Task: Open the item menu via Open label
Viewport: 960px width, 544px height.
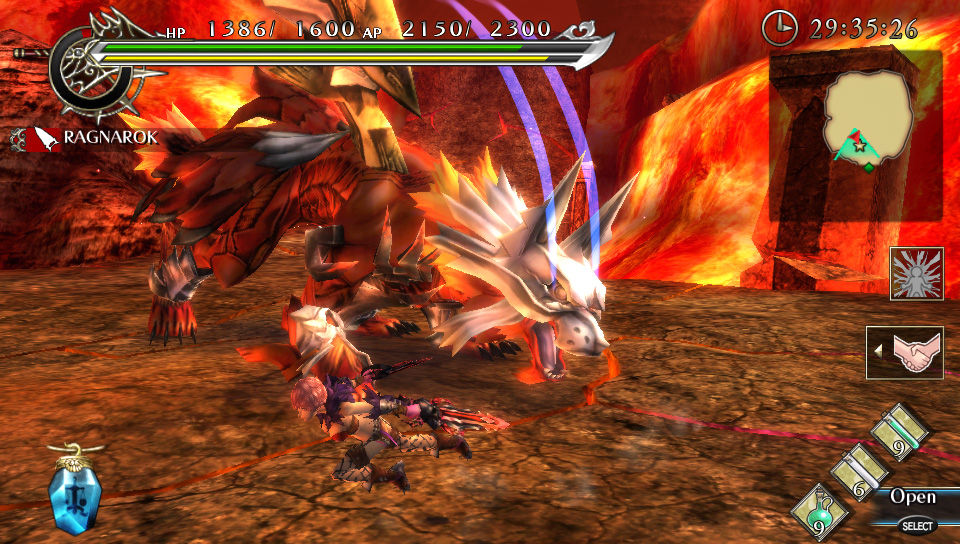Action: (912, 497)
